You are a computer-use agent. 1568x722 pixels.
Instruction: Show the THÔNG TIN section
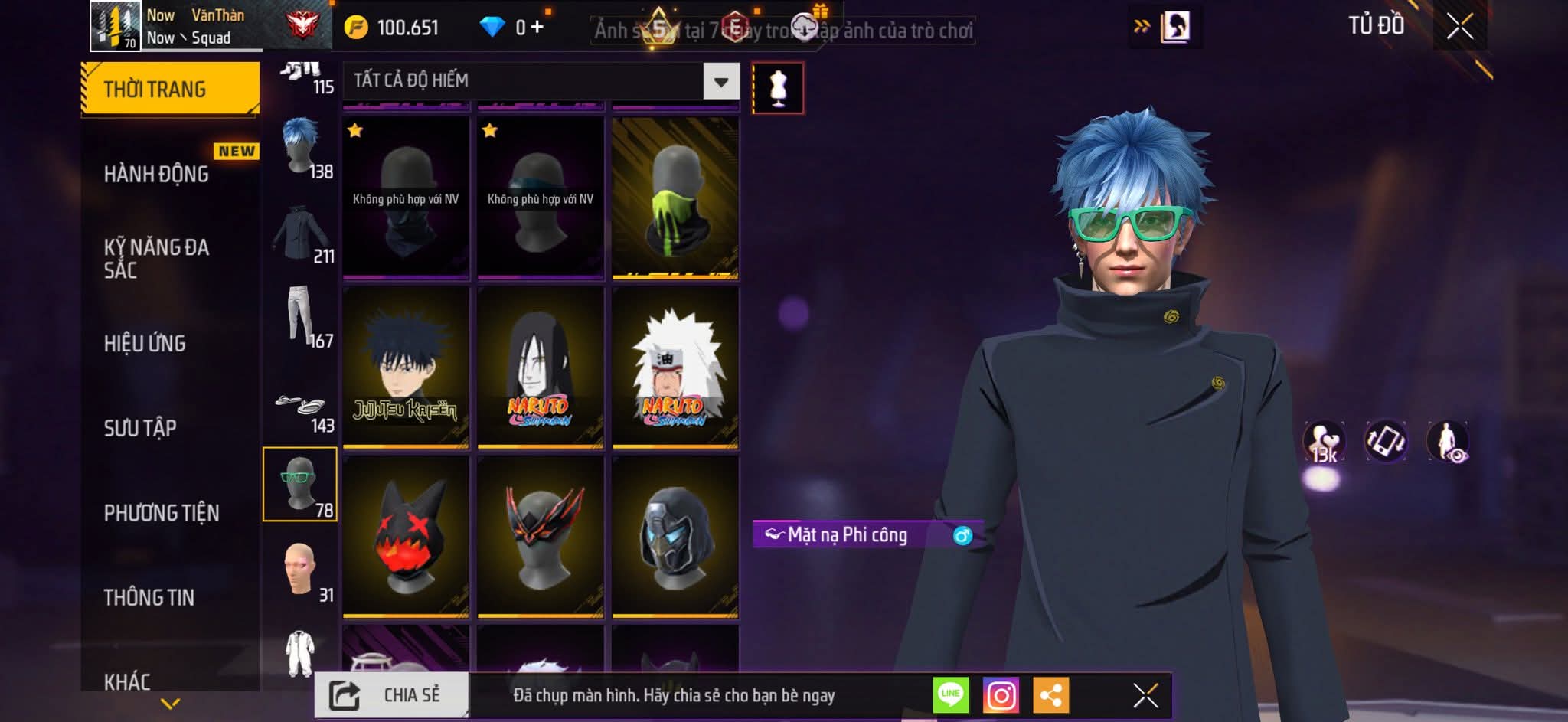[149, 597]
